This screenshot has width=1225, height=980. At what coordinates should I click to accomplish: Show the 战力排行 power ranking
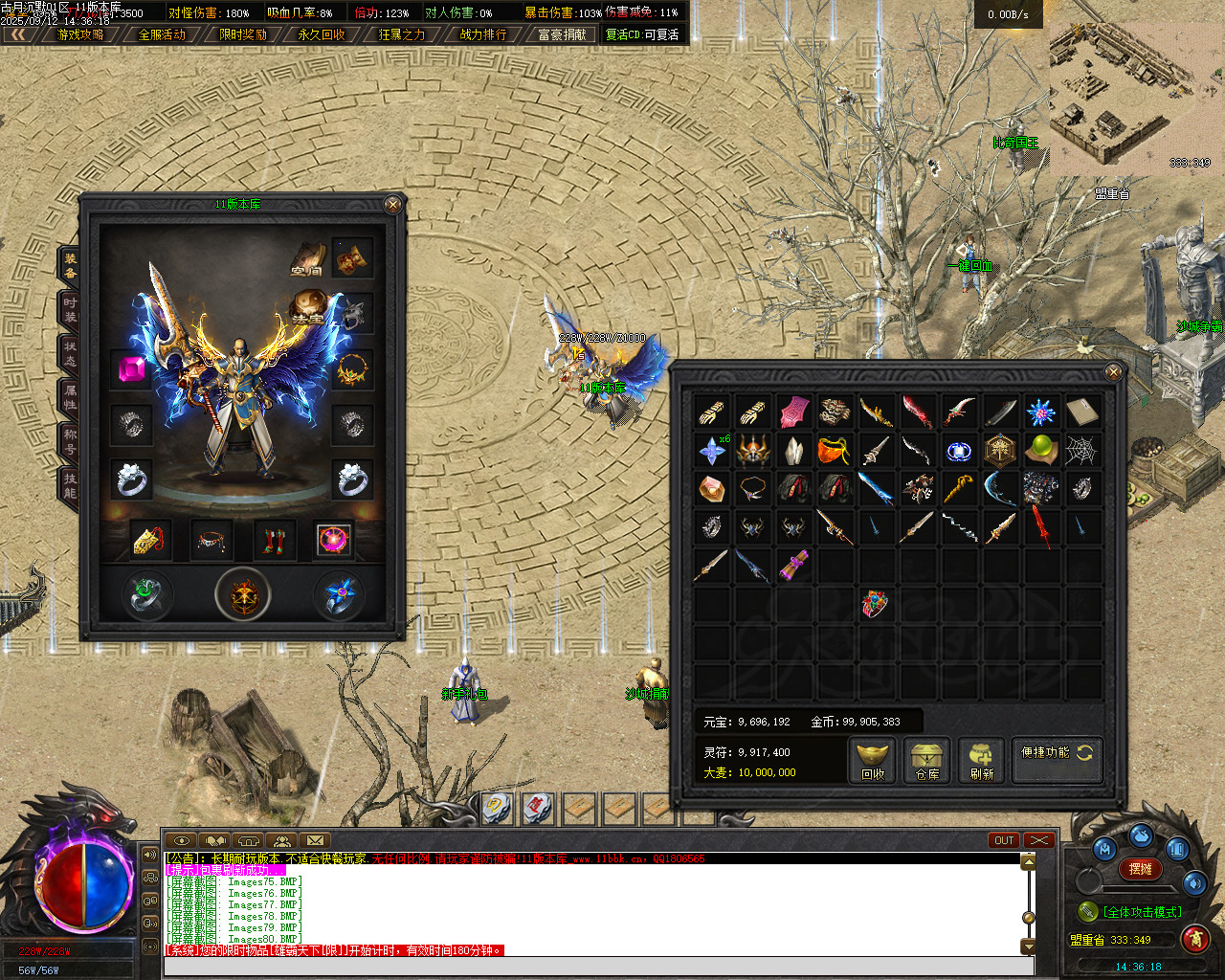click(483, 34)
